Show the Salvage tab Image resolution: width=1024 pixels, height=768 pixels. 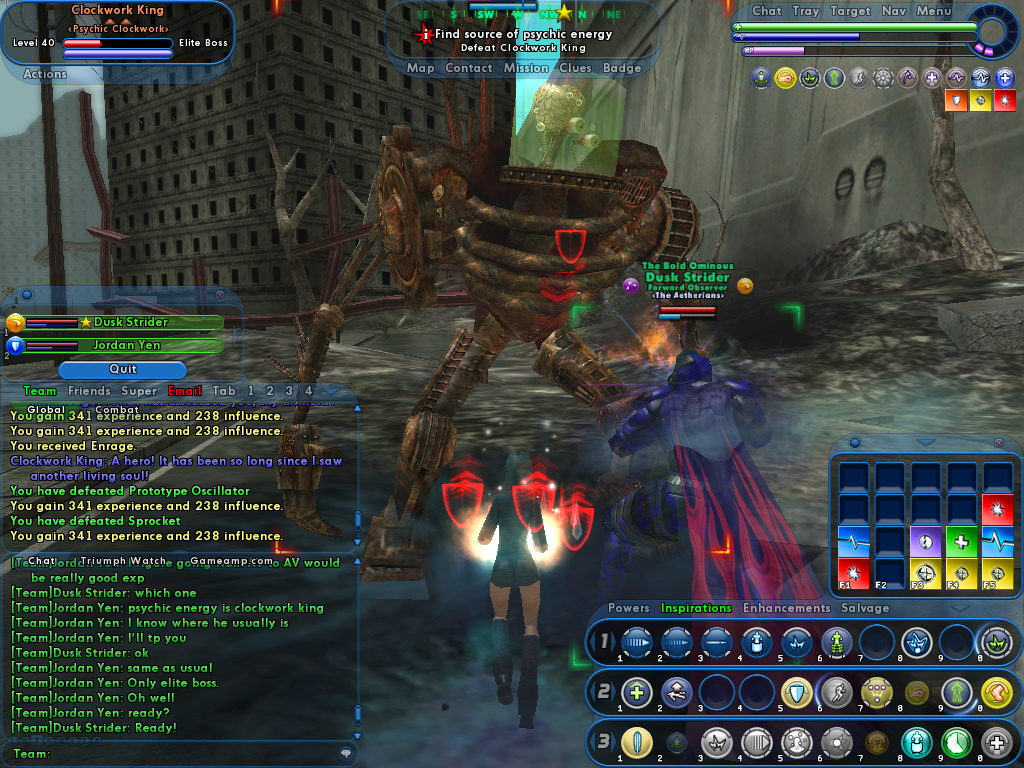pyautogui.click(x=865, y=608)
